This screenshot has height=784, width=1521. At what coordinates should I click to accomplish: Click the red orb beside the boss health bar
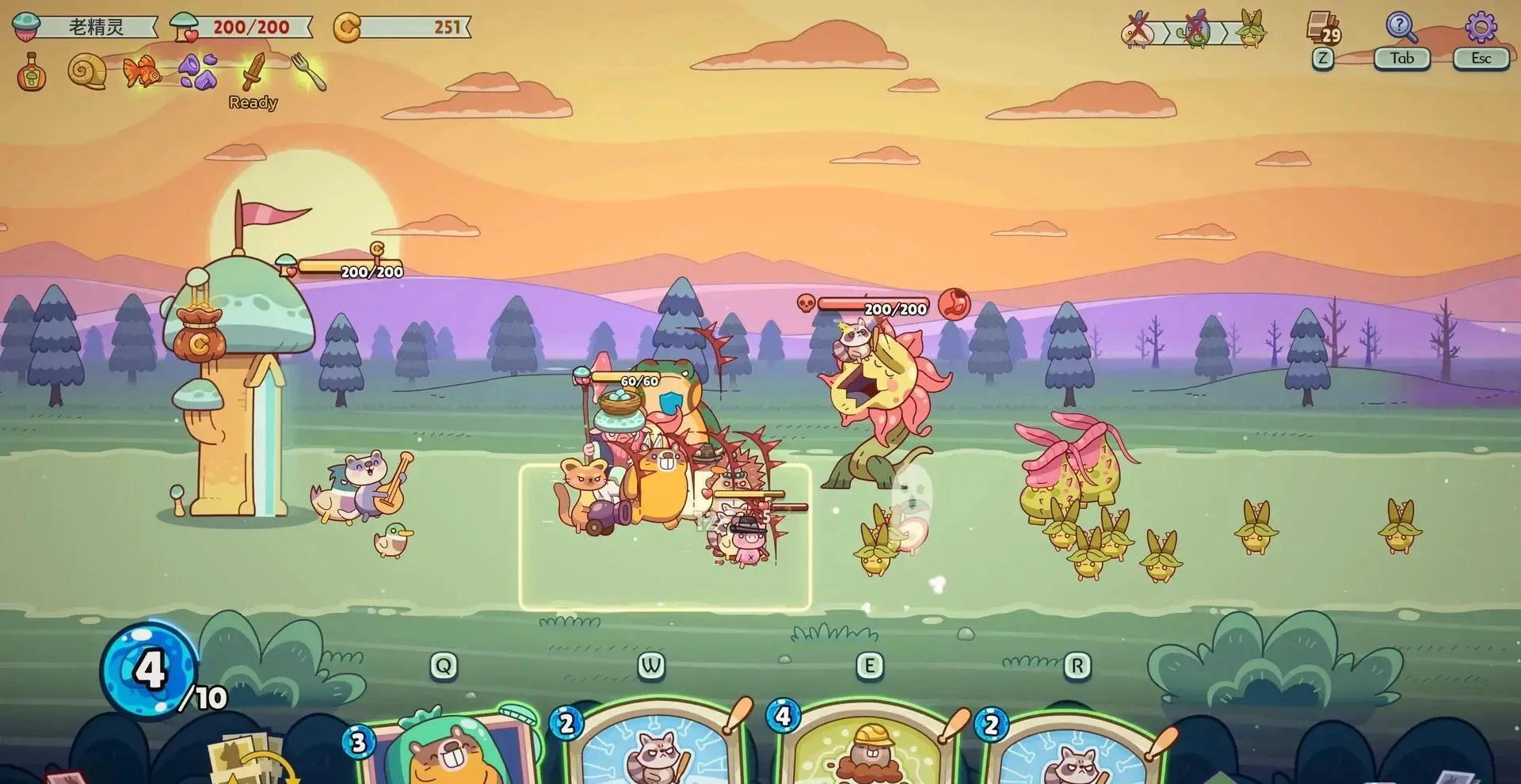pos(956,302)
